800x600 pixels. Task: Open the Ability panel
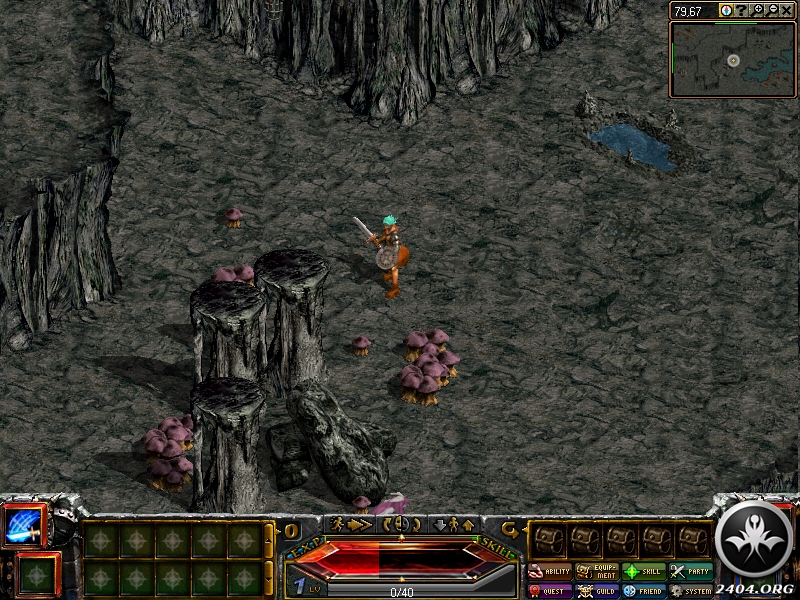pyautogui.click(x=550, y=572)
